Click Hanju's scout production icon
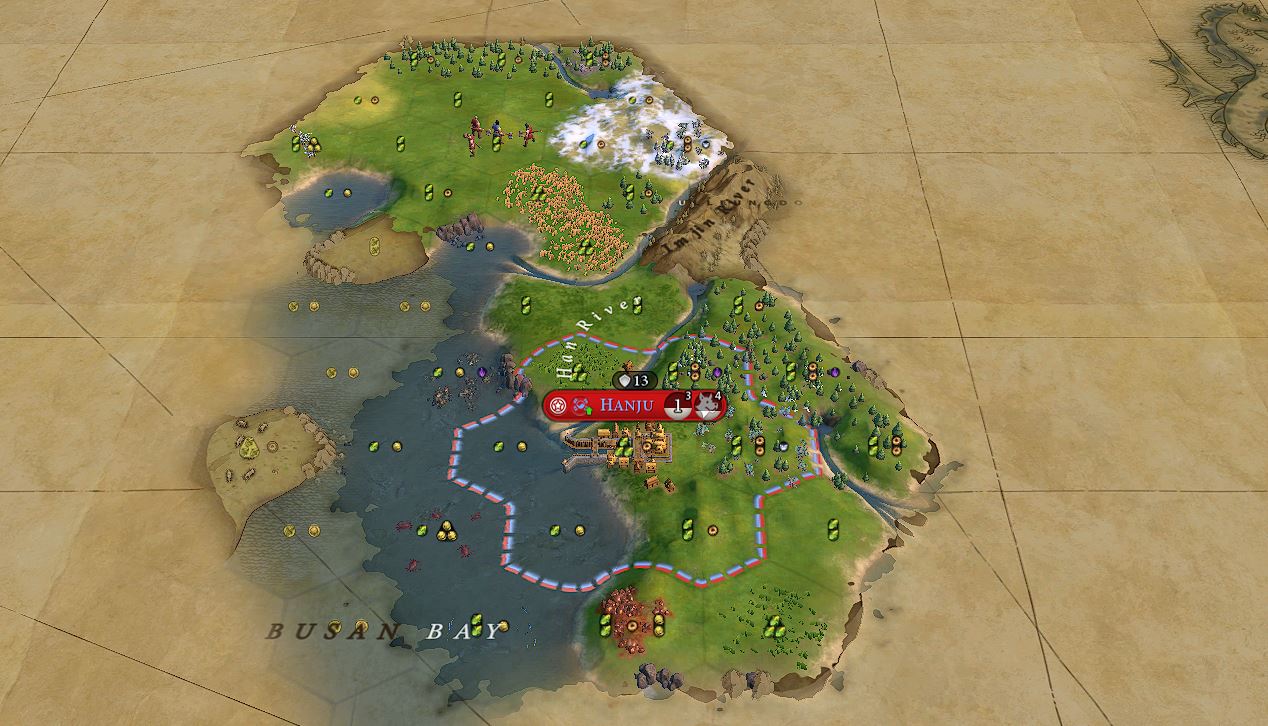Screen dimensions: 1268x726 coord(707,406)
